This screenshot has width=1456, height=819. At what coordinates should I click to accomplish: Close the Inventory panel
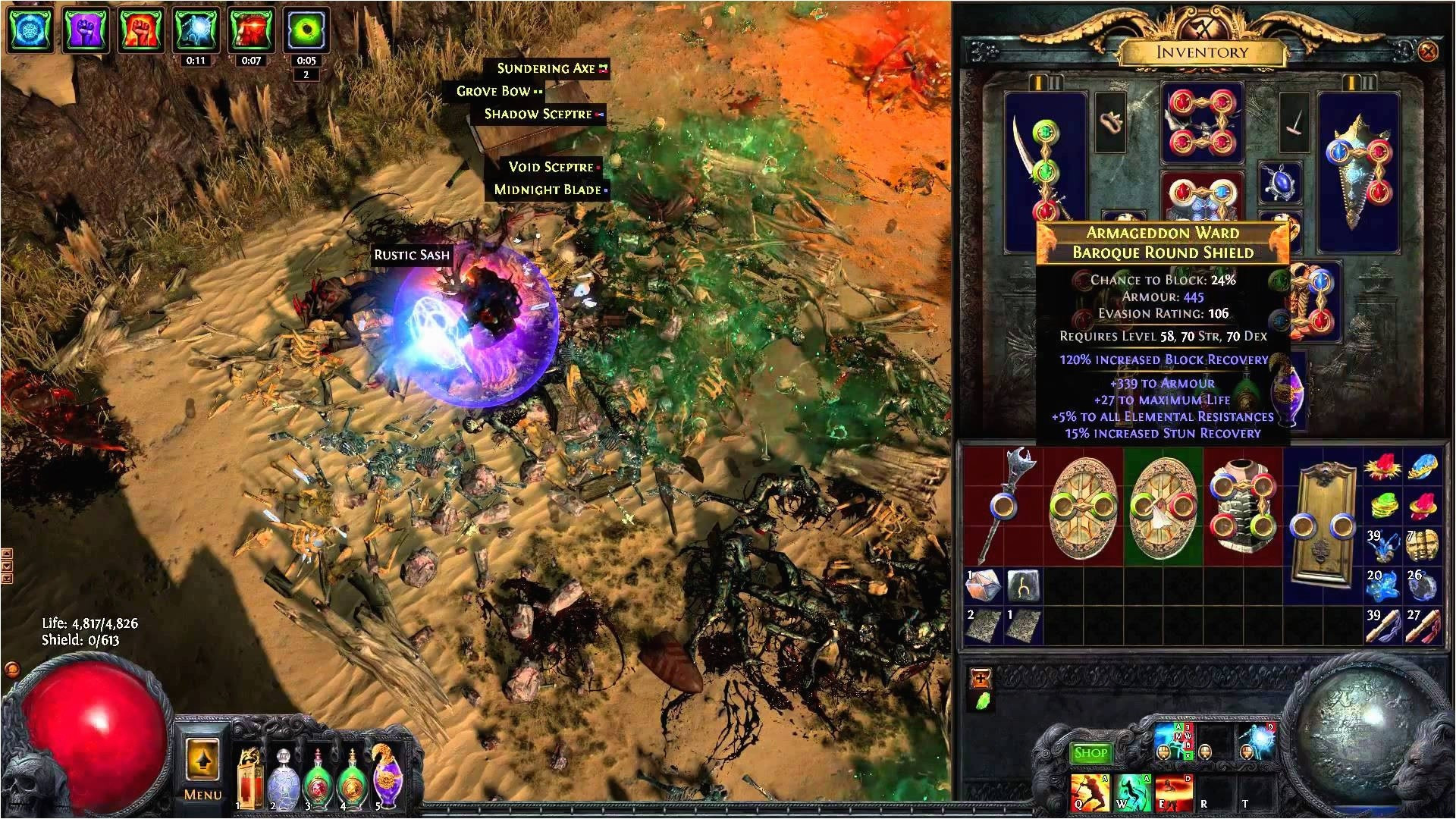1427,52
